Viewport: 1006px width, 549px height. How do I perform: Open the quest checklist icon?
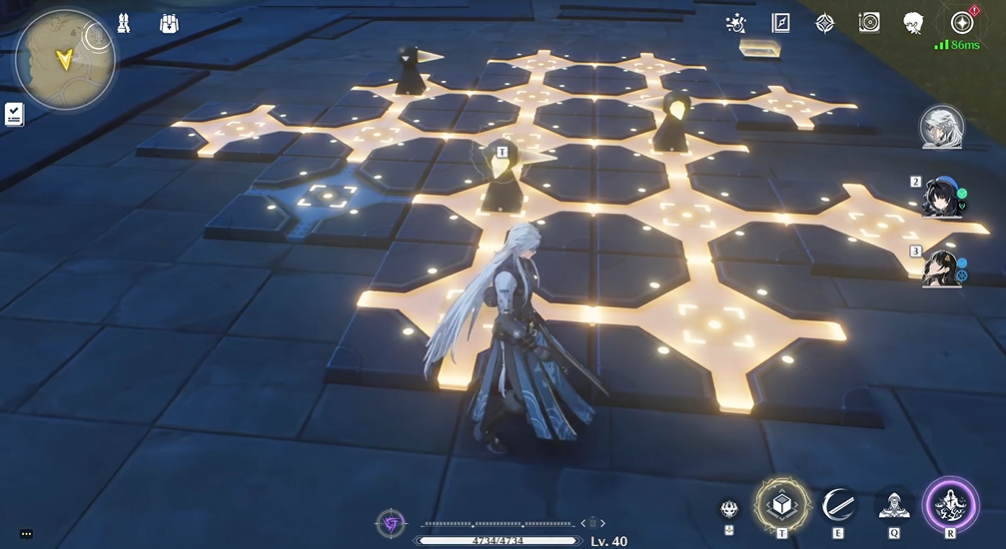pyautogui.click(x=14, y=114)
